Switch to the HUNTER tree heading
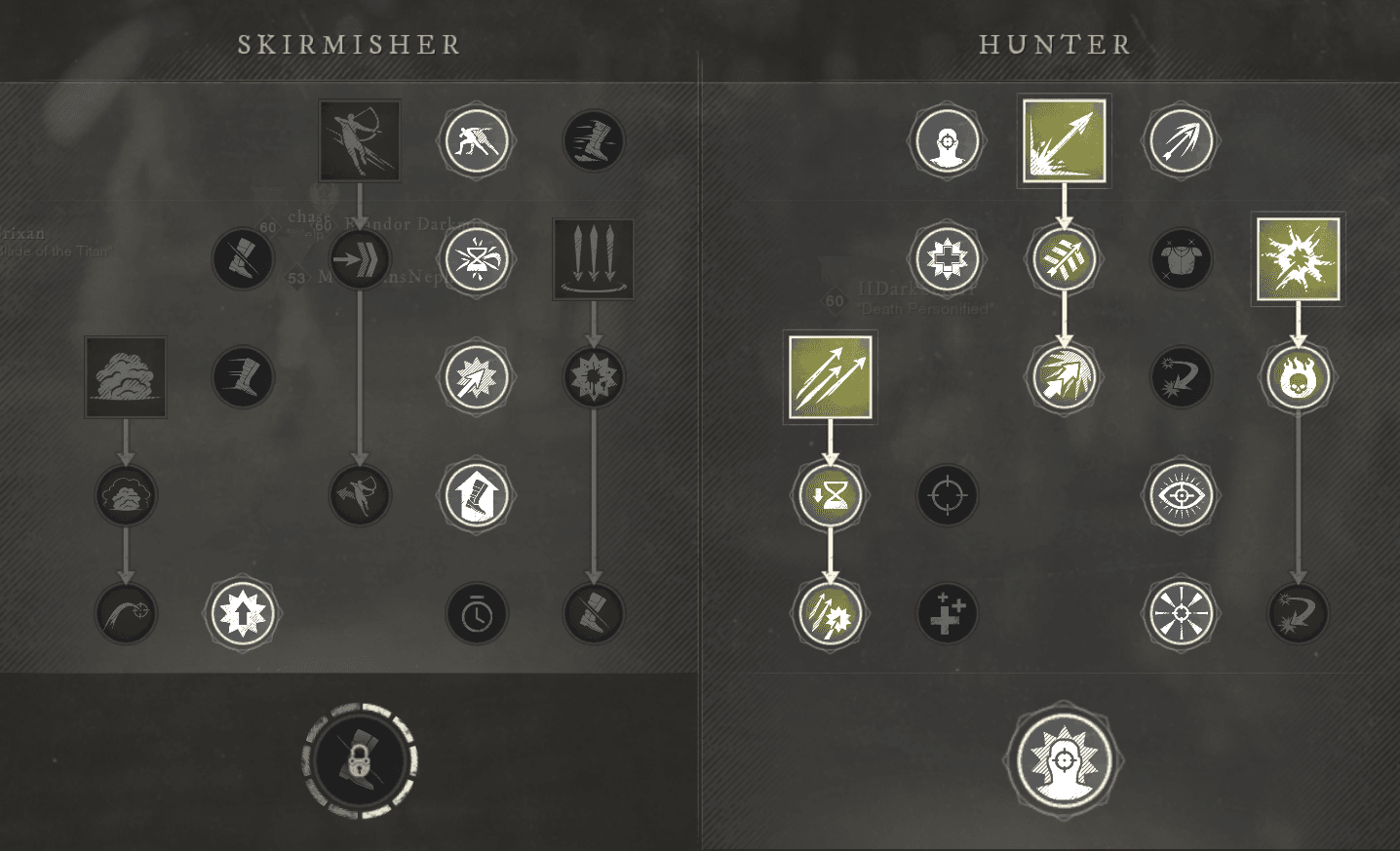 [x=1054, y=44]
